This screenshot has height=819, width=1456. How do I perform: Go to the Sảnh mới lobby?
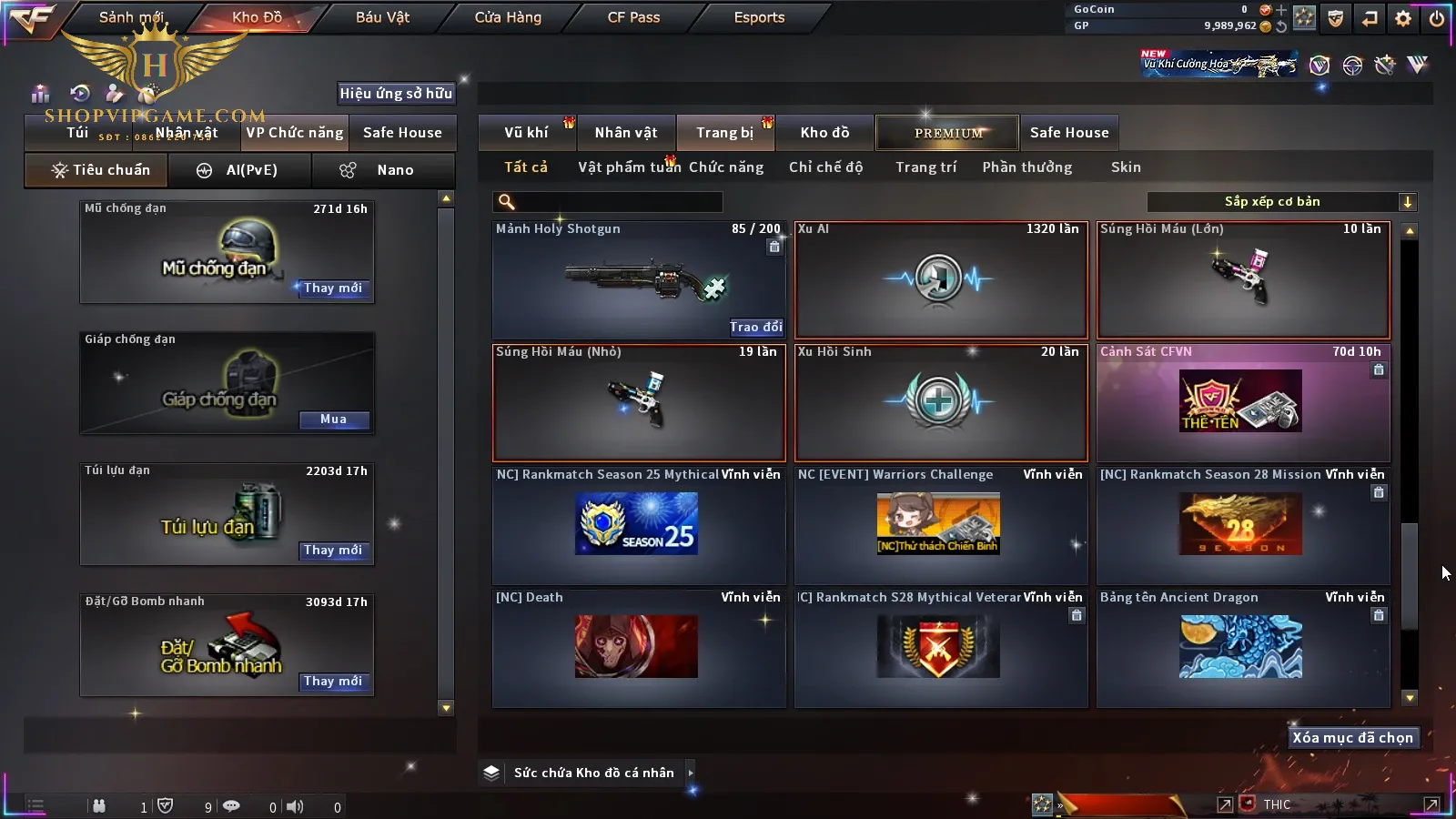pyautogui.click(x=131, y=17)
